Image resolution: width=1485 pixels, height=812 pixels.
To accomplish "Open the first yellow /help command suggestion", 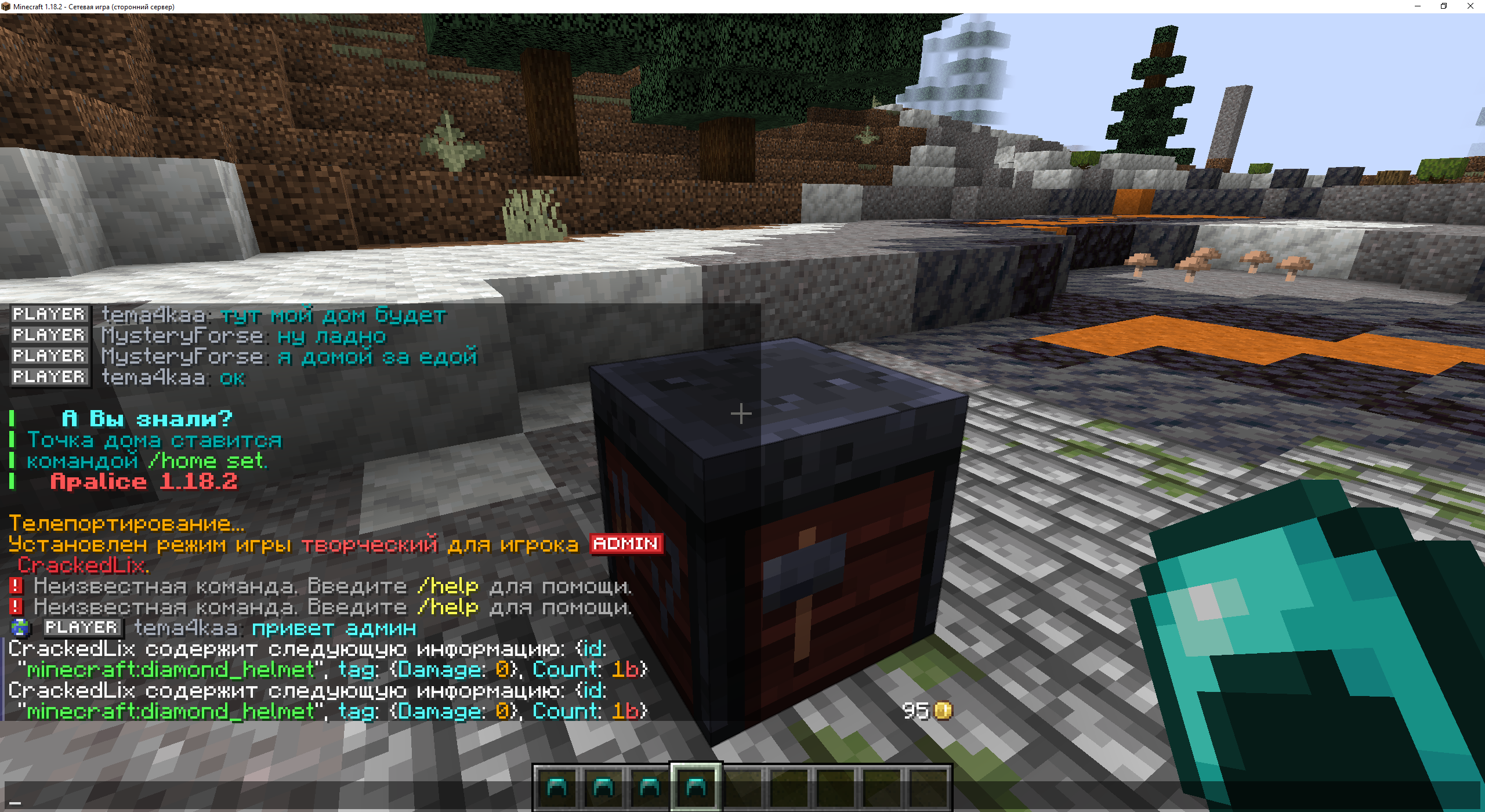I will [x=448, y=586].
